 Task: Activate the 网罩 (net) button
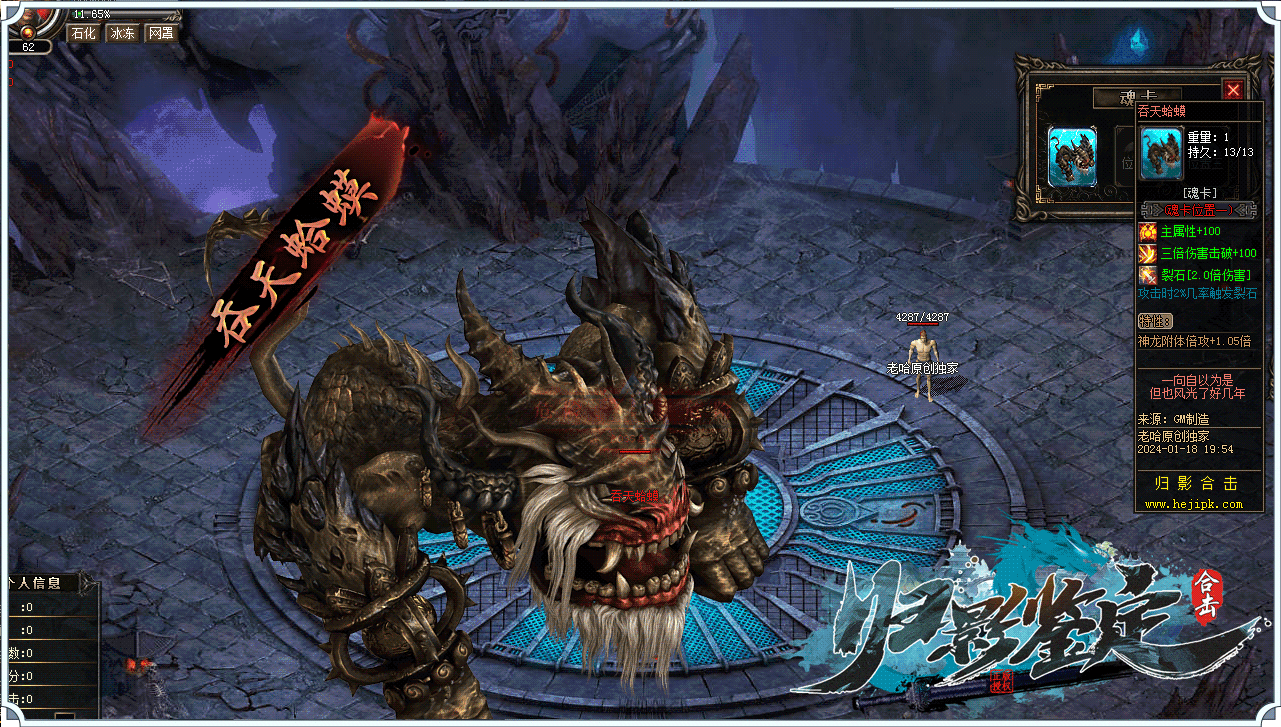pos(160,33)
